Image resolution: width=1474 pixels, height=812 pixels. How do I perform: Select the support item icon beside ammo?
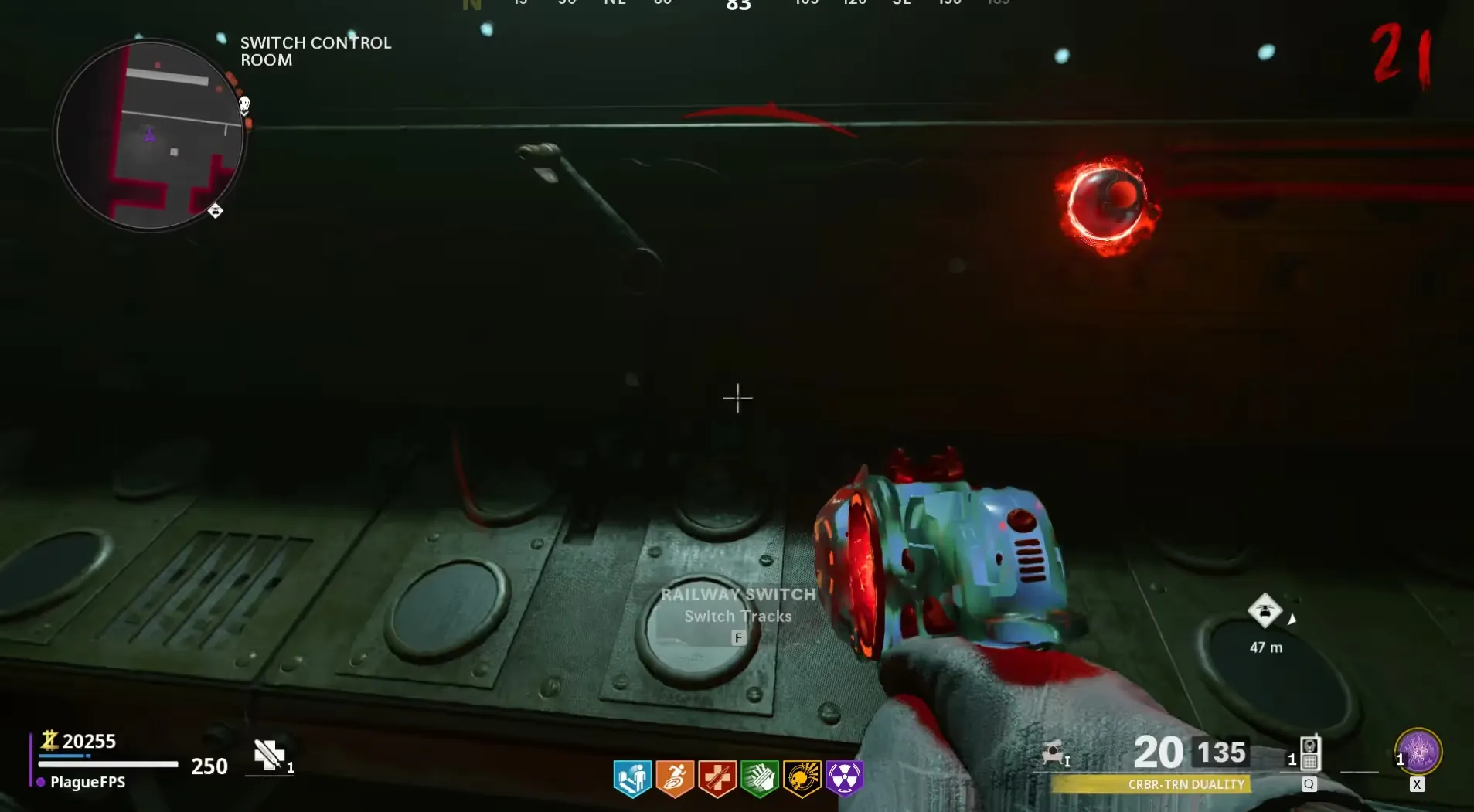[x=1054, y=753]
